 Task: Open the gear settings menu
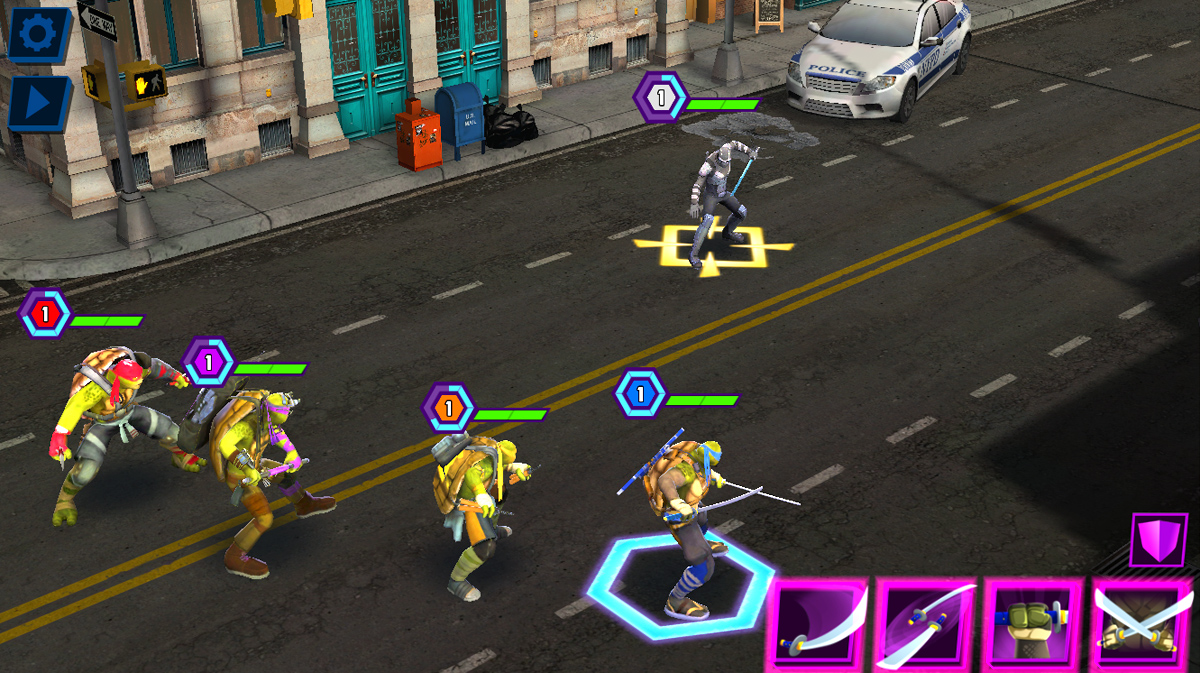pyautogui.click(x=38, y=34)
